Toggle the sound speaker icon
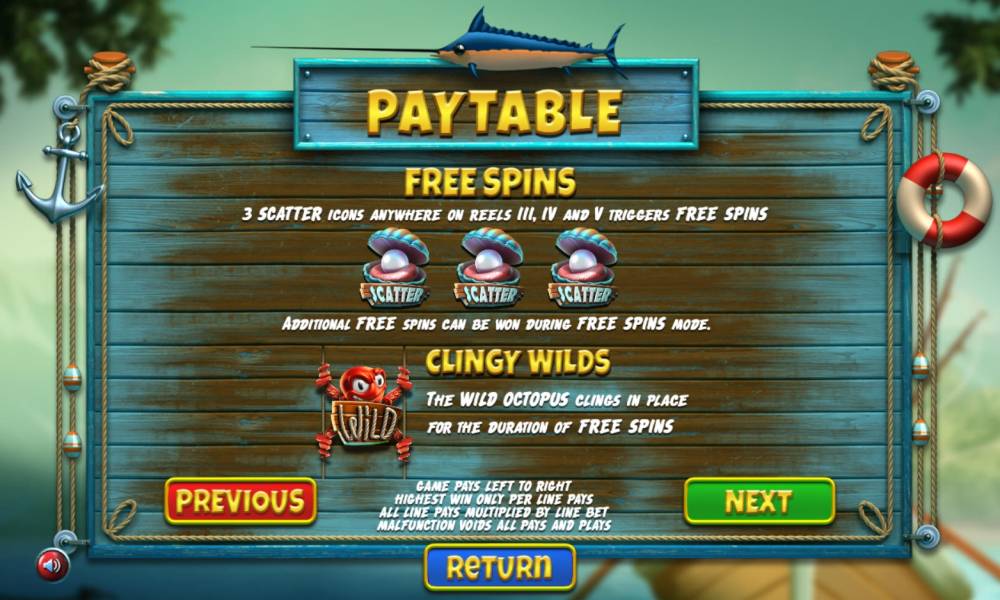1000x600 pixels. [52, 566]
